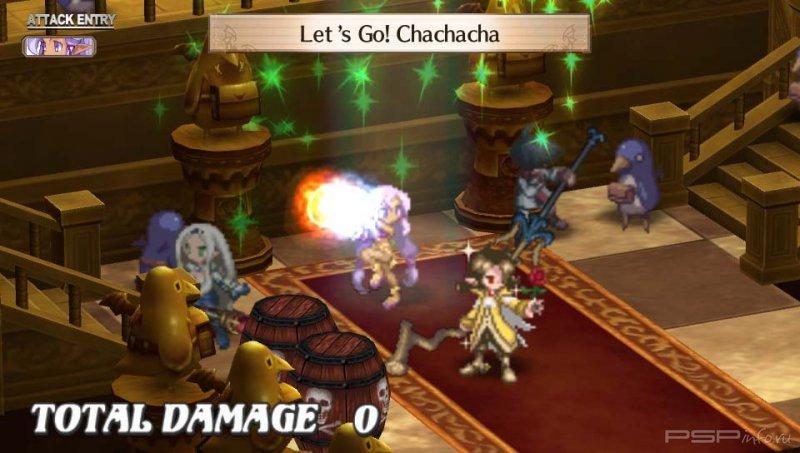
Task: Click the "Let's Go! Chachacha" skill banner
Action: tap(398, 33)
